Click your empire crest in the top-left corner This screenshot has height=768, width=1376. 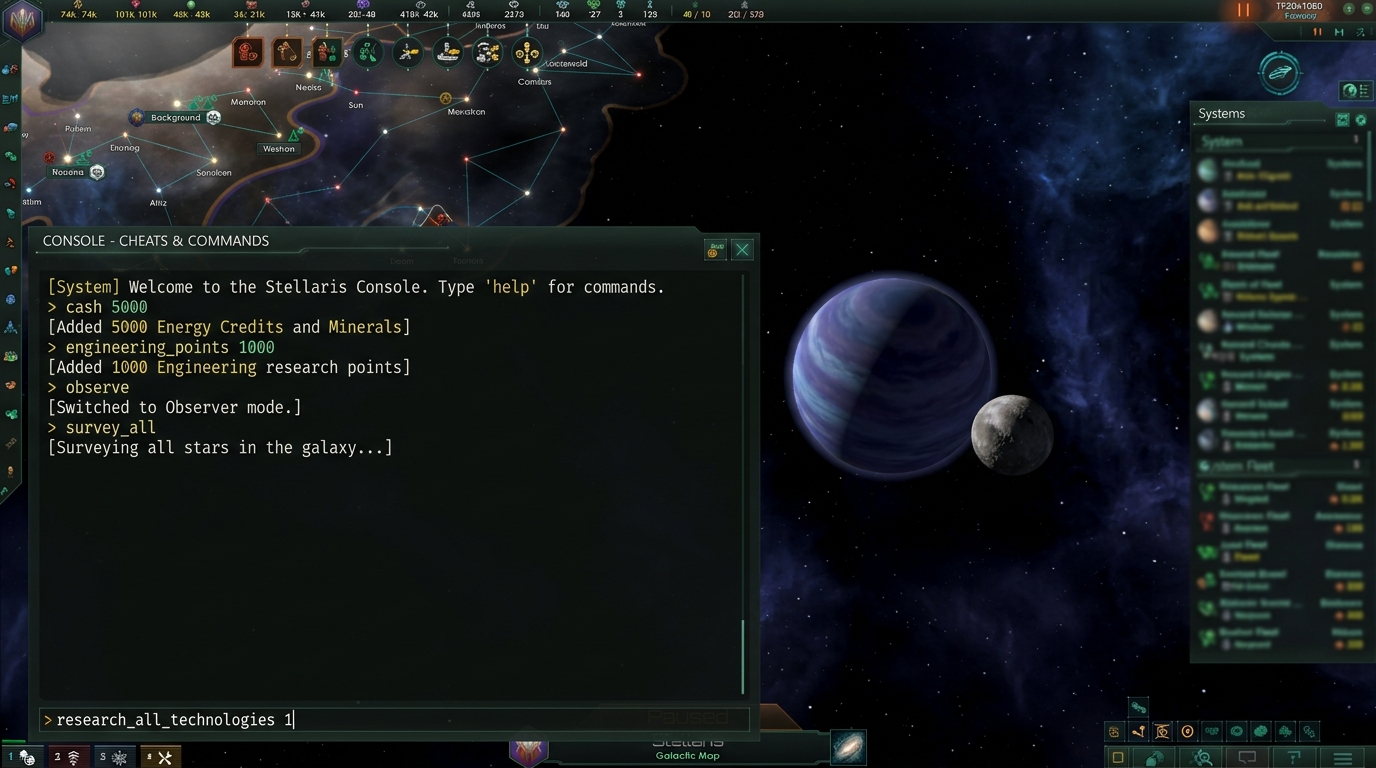pyautogui.click(x=20, y=22)
